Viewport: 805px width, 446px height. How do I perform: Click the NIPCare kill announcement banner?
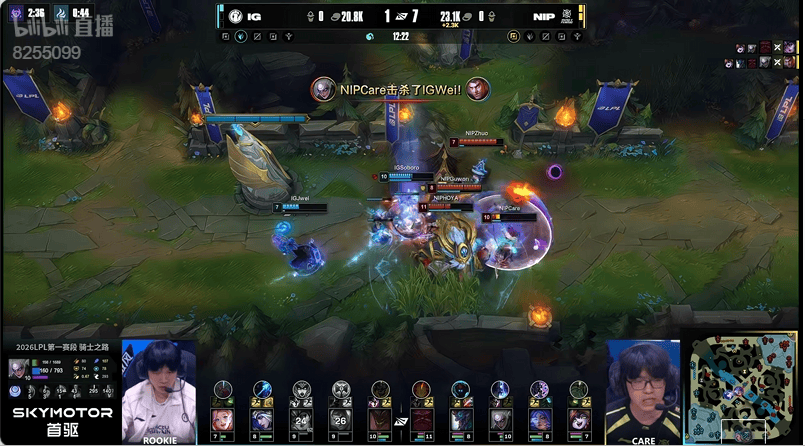[x=400, y=90]
